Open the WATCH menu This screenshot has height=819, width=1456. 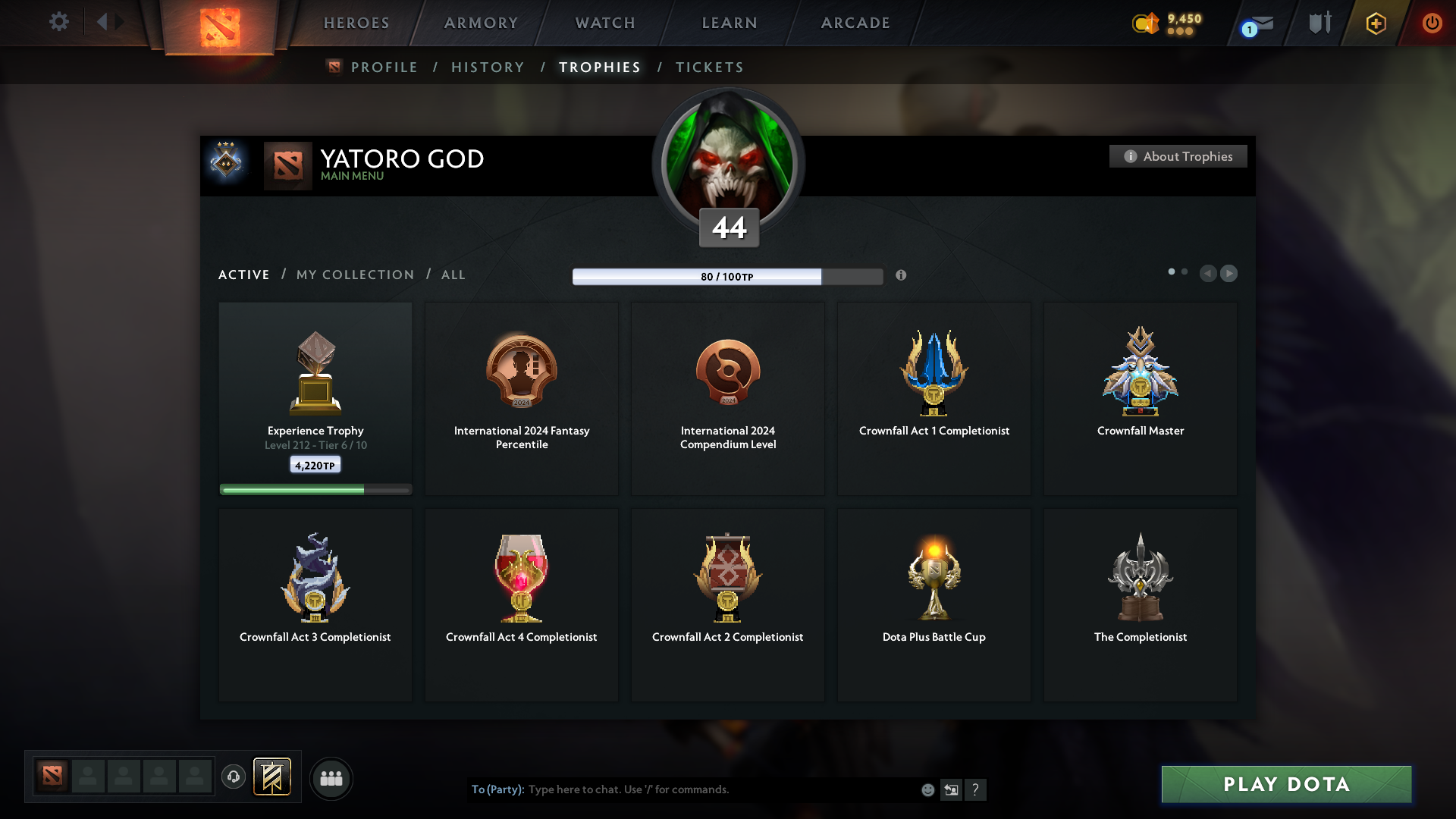pos(604,23)
